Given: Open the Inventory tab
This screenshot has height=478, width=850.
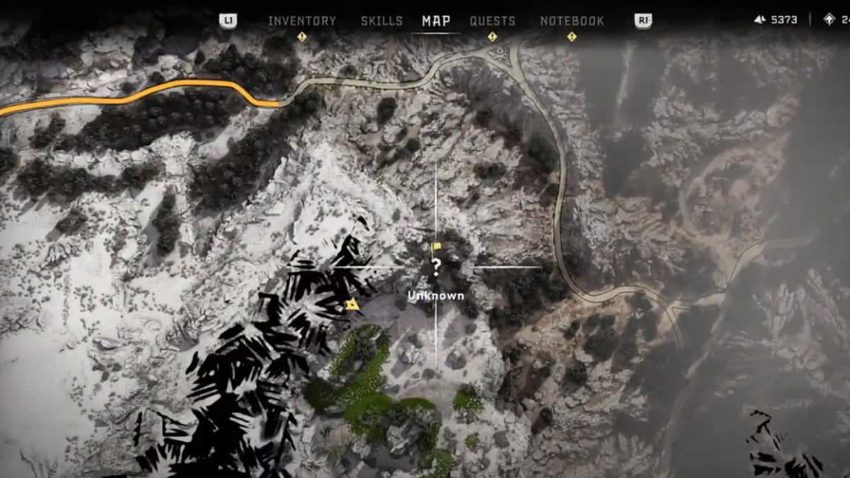Looking at the screenshot, I should click(x=302, y=21).
